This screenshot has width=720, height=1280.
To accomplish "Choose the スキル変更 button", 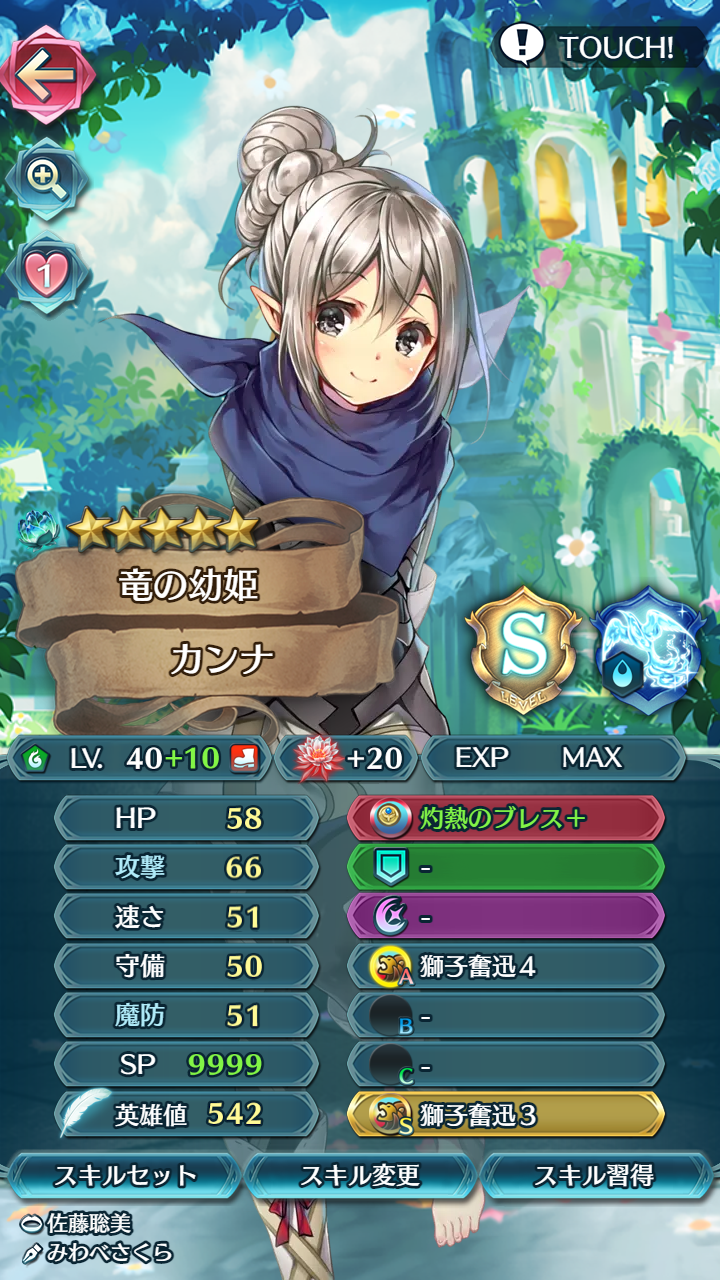I will [x=360, y=1176].
